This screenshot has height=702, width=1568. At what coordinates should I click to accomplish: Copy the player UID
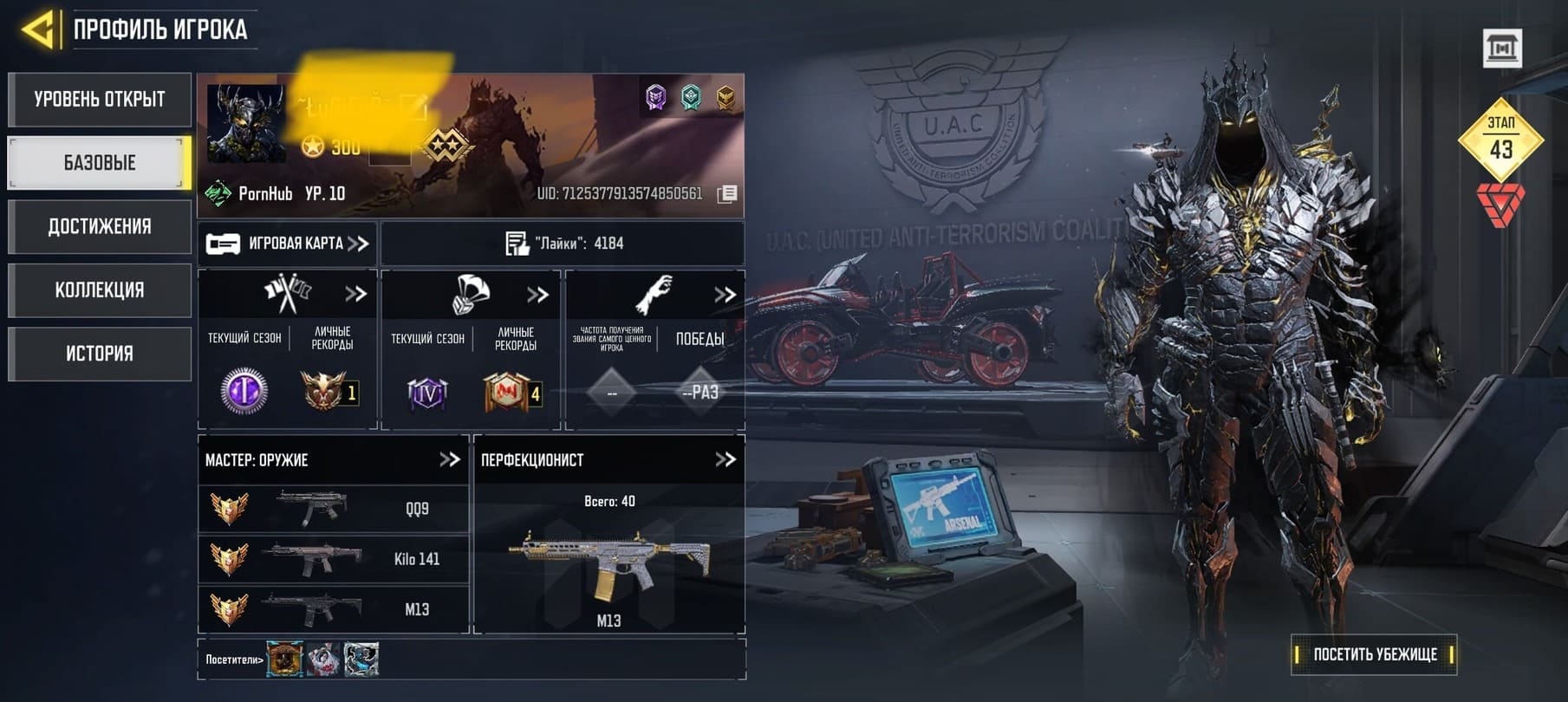727,194
